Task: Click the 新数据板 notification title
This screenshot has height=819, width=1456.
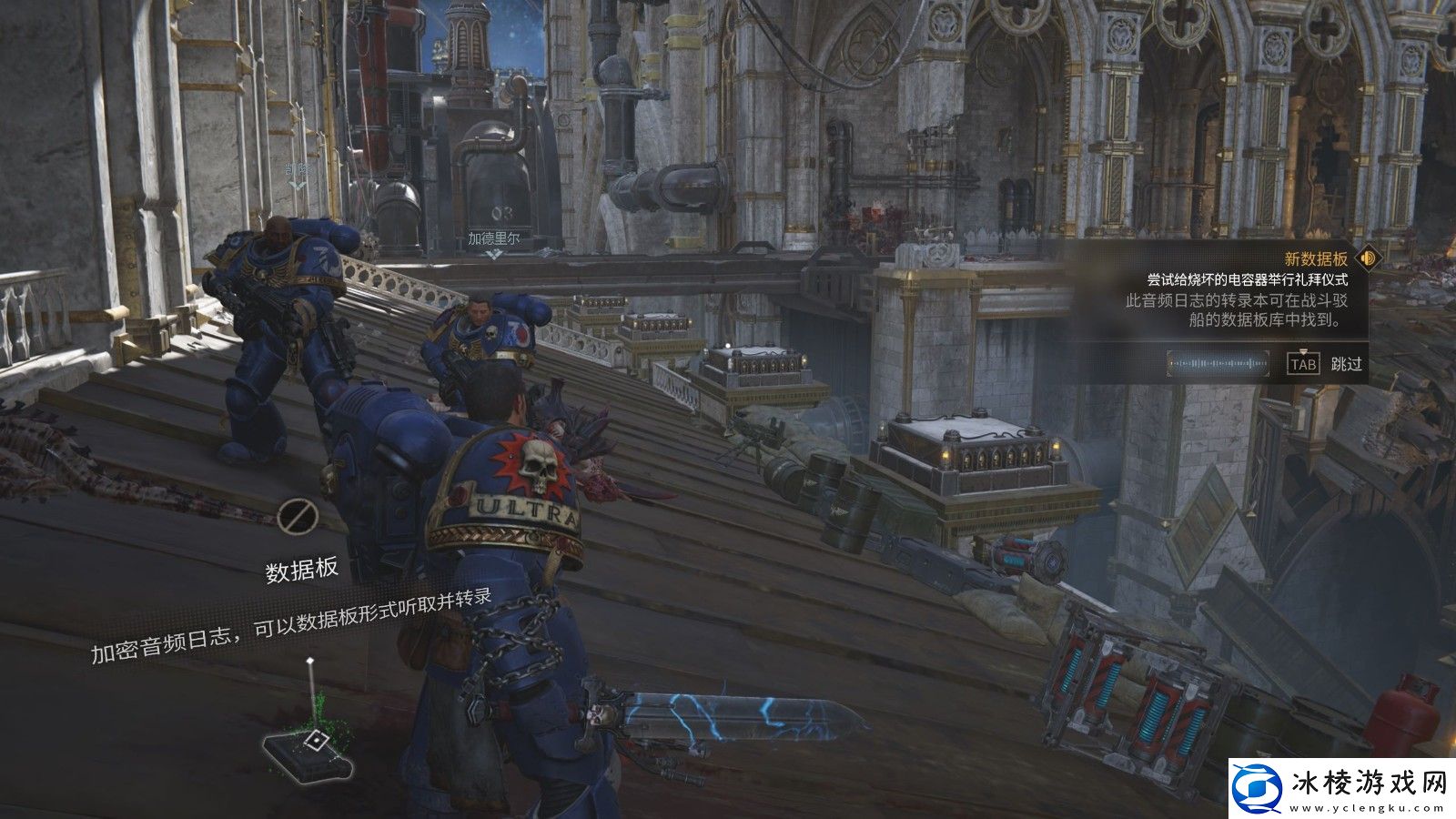Action: click(x=1315, y=259)
